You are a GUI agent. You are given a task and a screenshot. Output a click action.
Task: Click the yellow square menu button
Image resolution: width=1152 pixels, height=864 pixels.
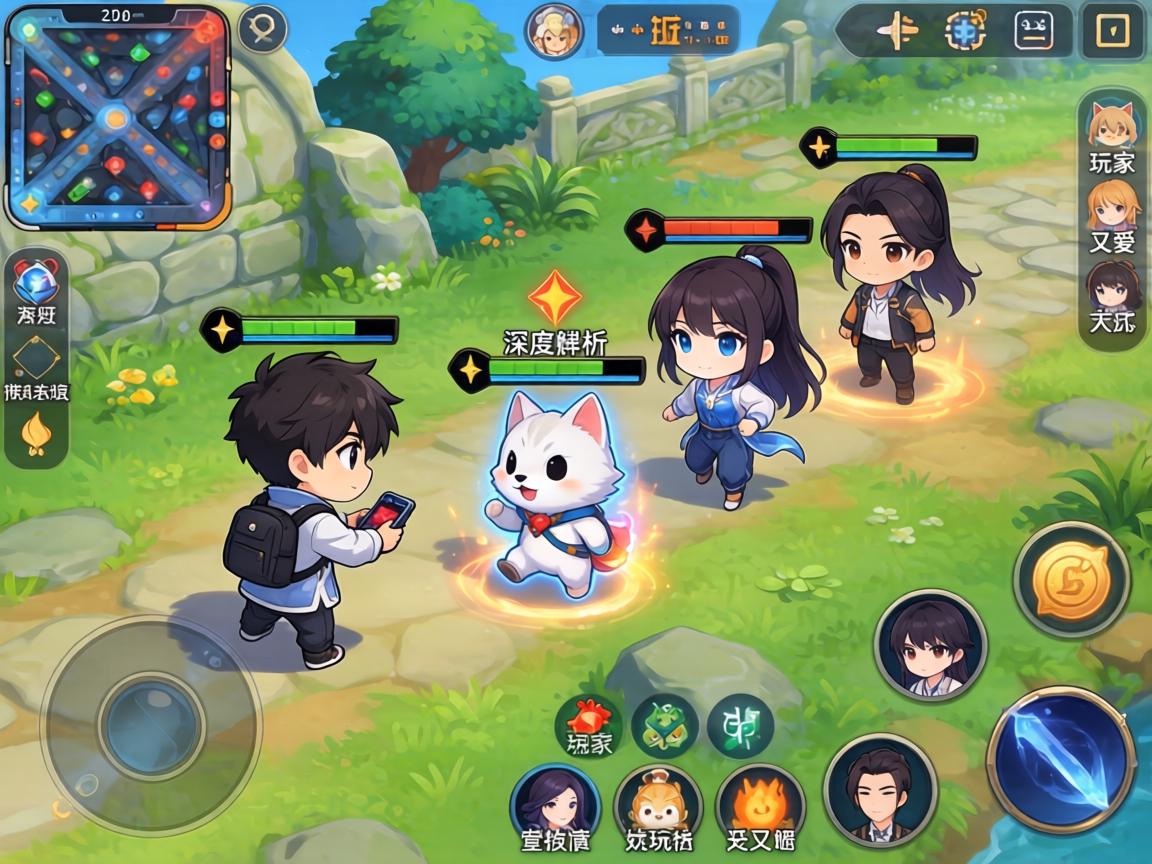point(1113,31)
